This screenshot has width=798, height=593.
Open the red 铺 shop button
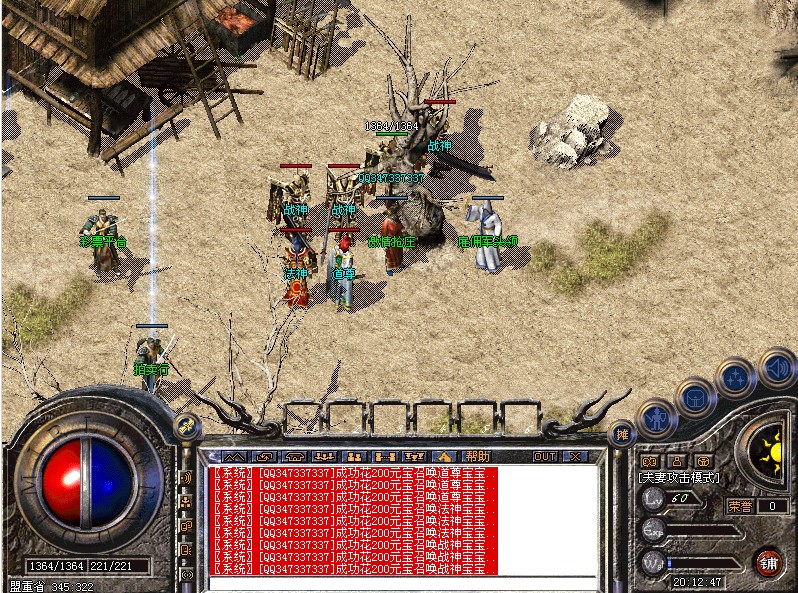pos(767,561)
